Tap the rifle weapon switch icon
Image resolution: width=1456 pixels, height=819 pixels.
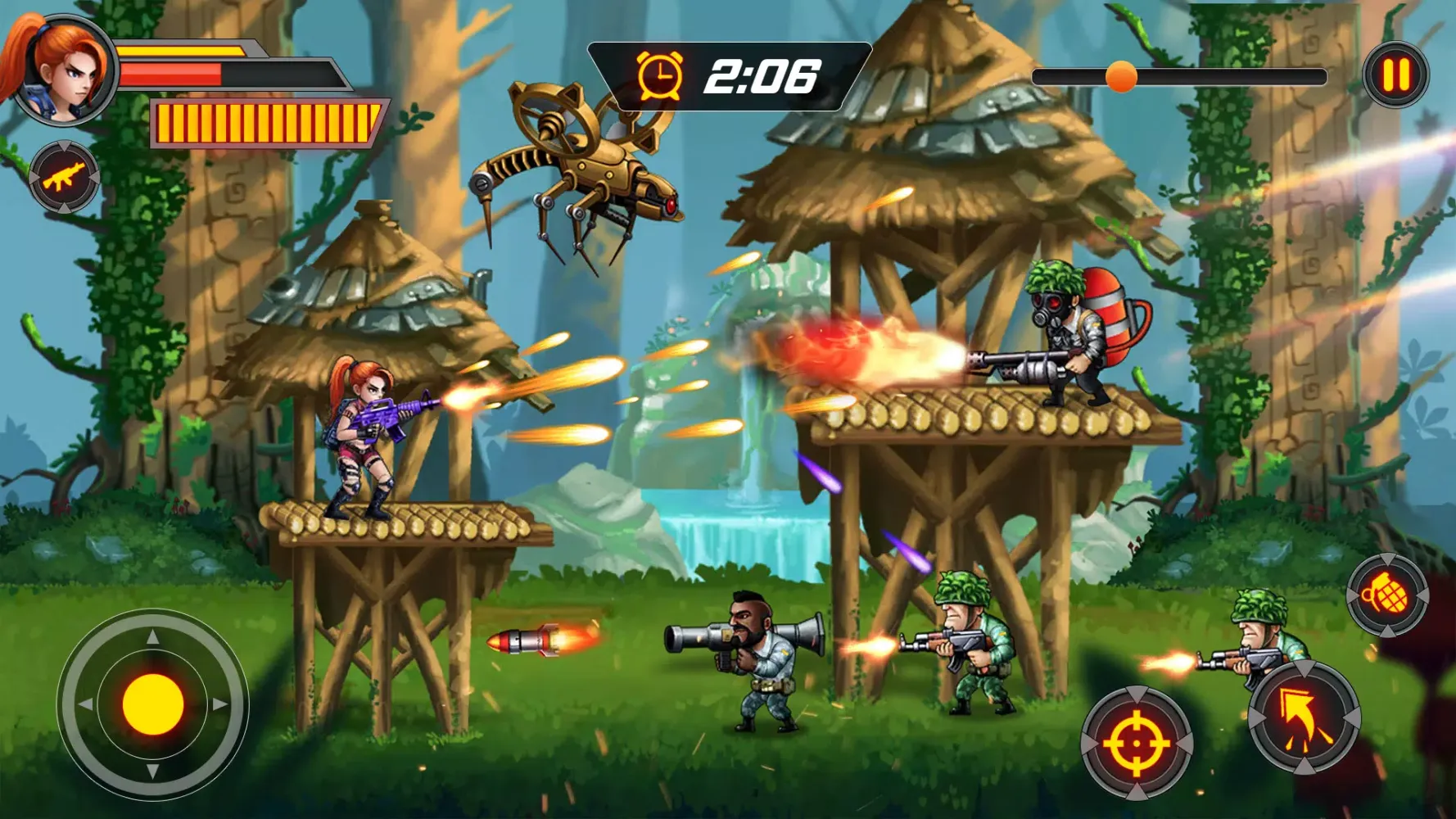[x=64, y=178]
